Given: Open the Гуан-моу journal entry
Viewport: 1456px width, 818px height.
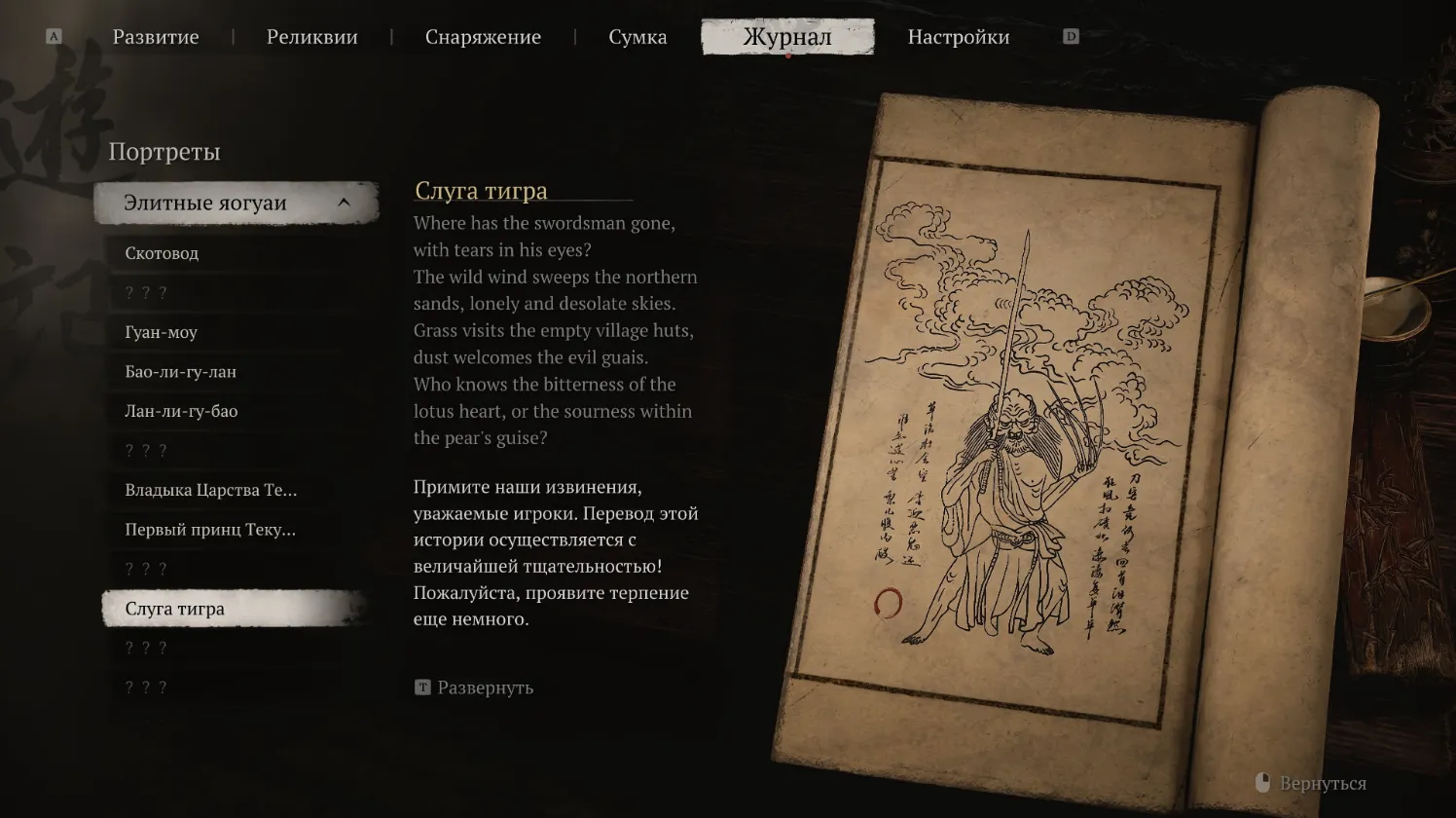Looking at the screenshot, I should tap(160, 332).
